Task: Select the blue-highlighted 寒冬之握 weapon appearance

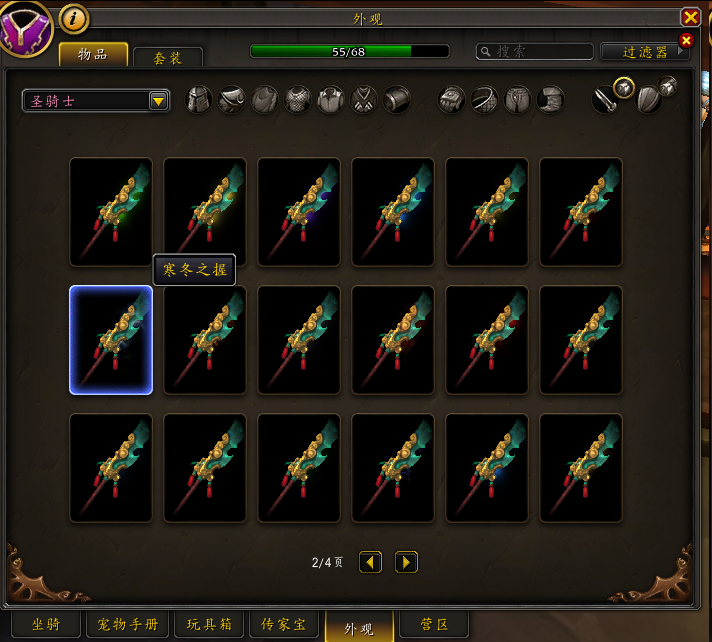Action: [x=111, y=340]
